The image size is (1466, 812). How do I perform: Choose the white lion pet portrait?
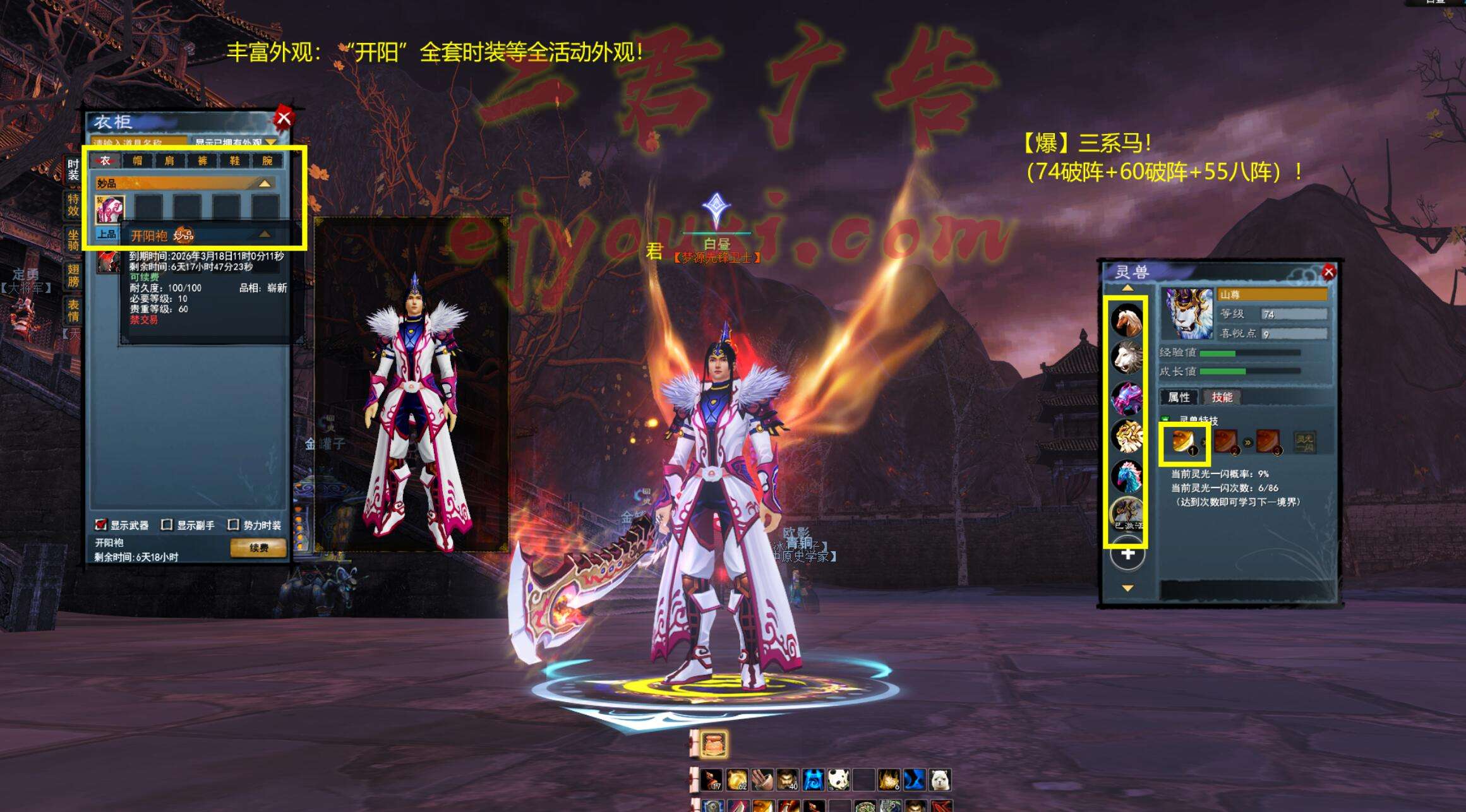coord(1127,358)
